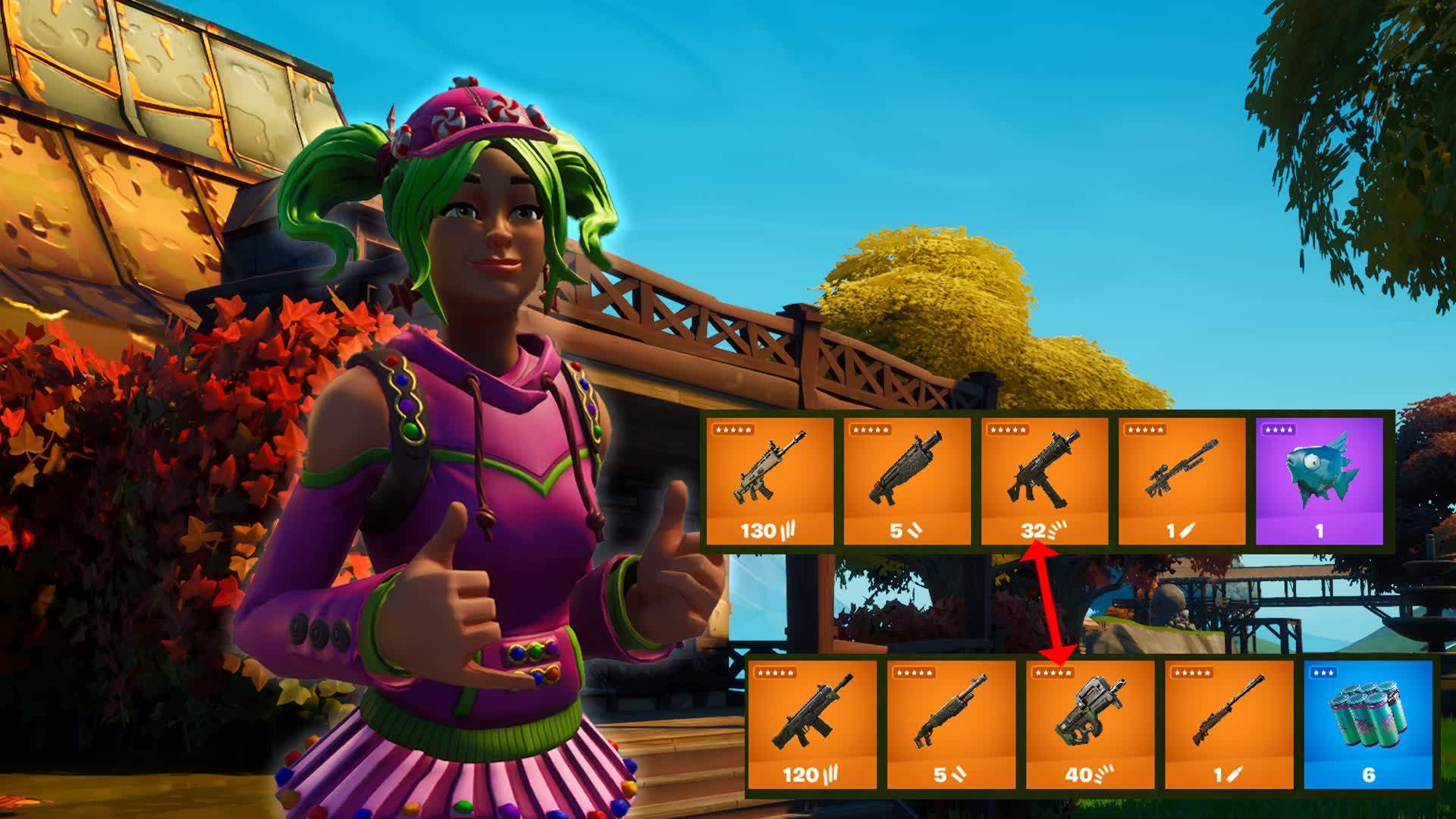Select the SCAR assault rifle with 130 ammo
Viewport: 1456px width, 819px height.
770,481
